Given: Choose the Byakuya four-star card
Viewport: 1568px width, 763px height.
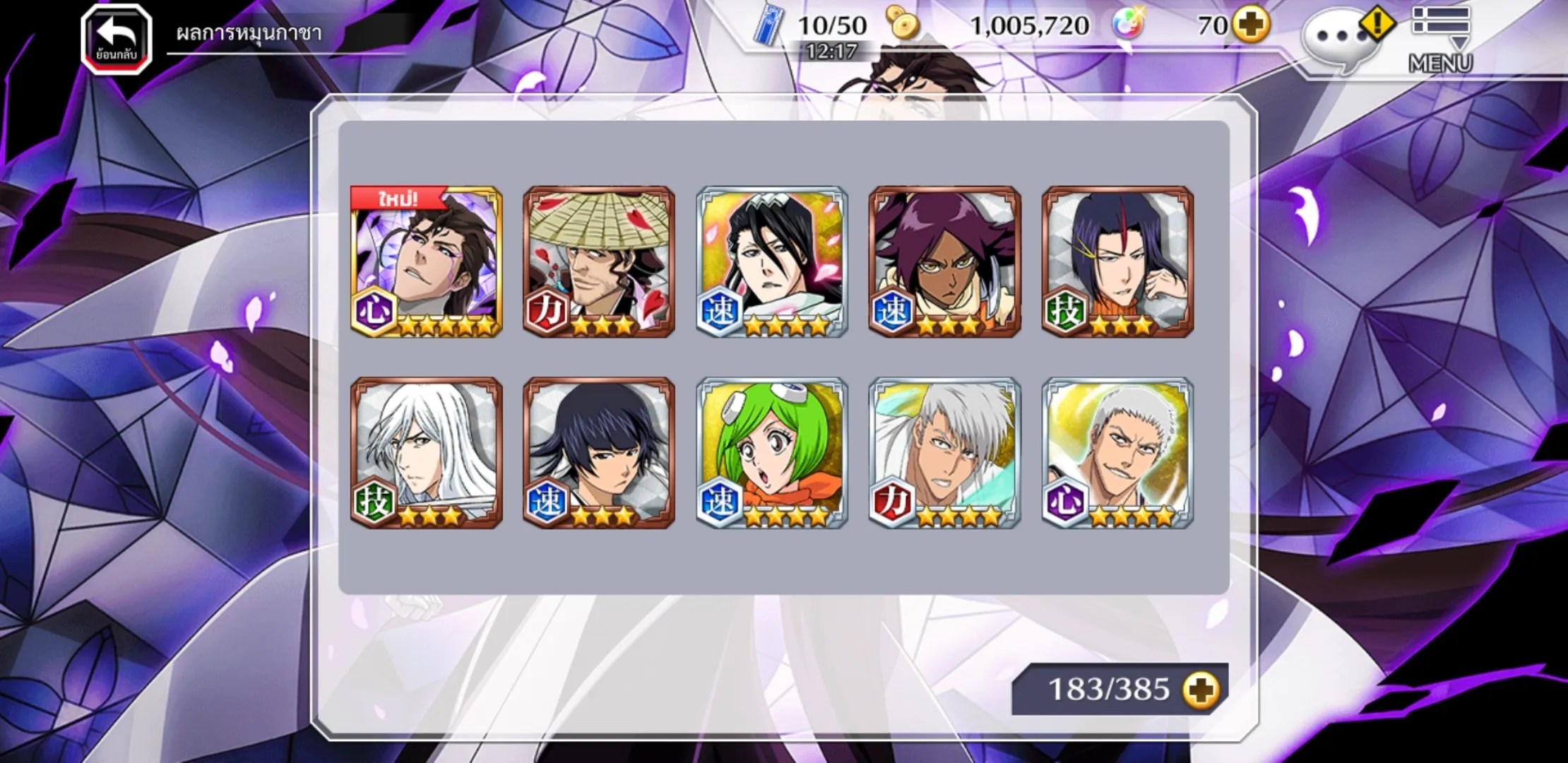Looking at the screenshot, I should click(x=772, y=261).
